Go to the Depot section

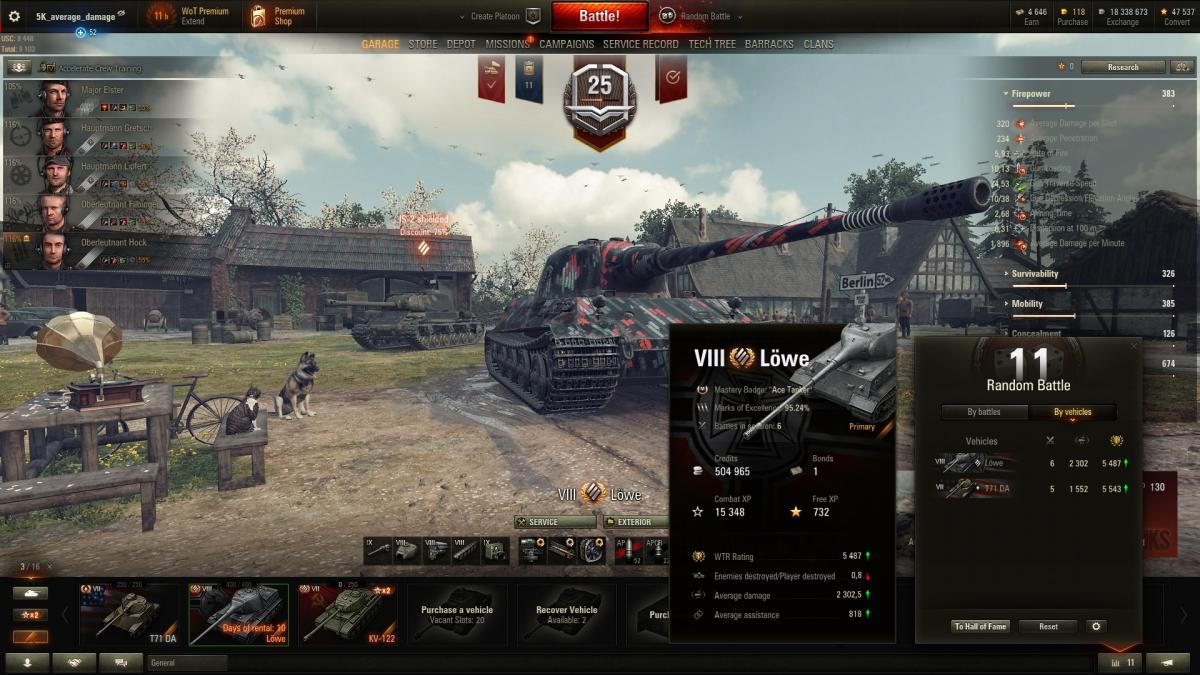[x=461, y=44]
